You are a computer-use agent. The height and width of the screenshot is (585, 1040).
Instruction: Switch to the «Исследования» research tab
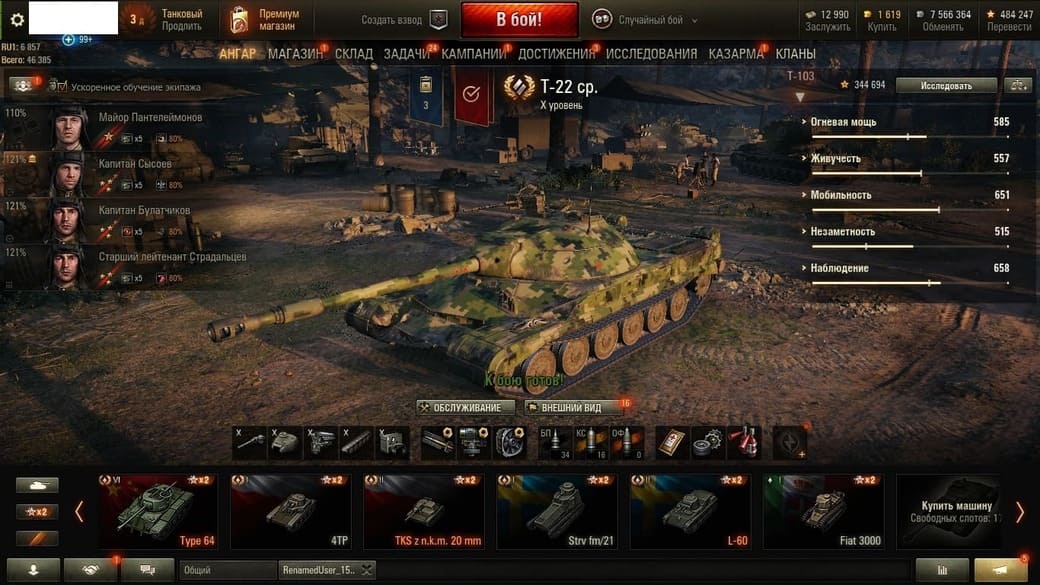[651, 54]
